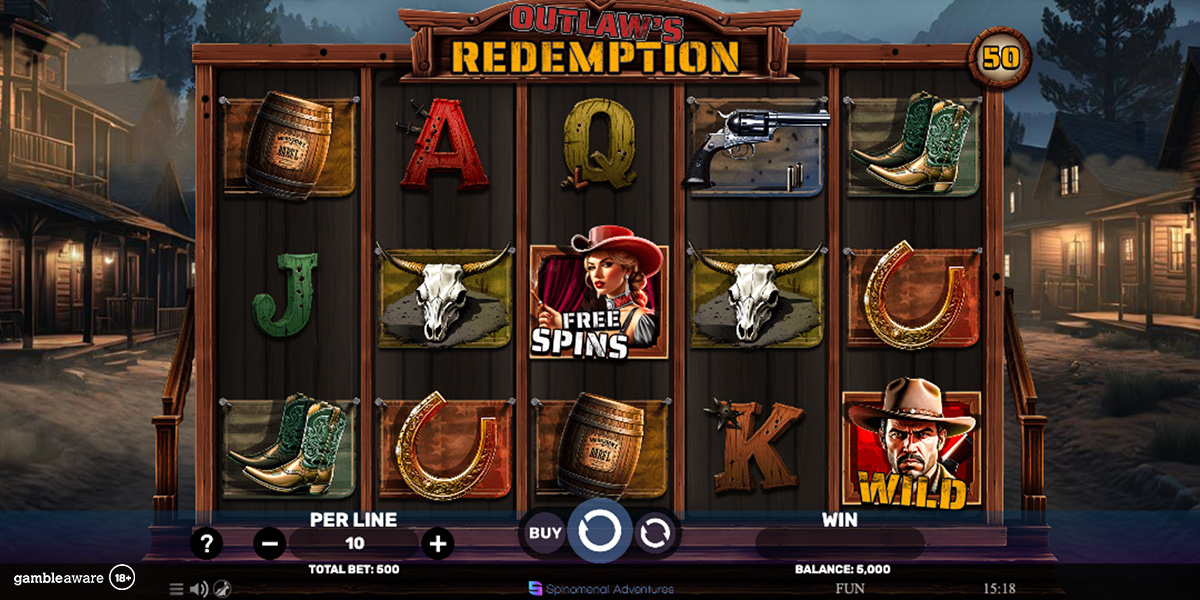Click the BUY feature button
Image resolution: width=1200 pixels, height=600 pixels.
tap(544, 533)
